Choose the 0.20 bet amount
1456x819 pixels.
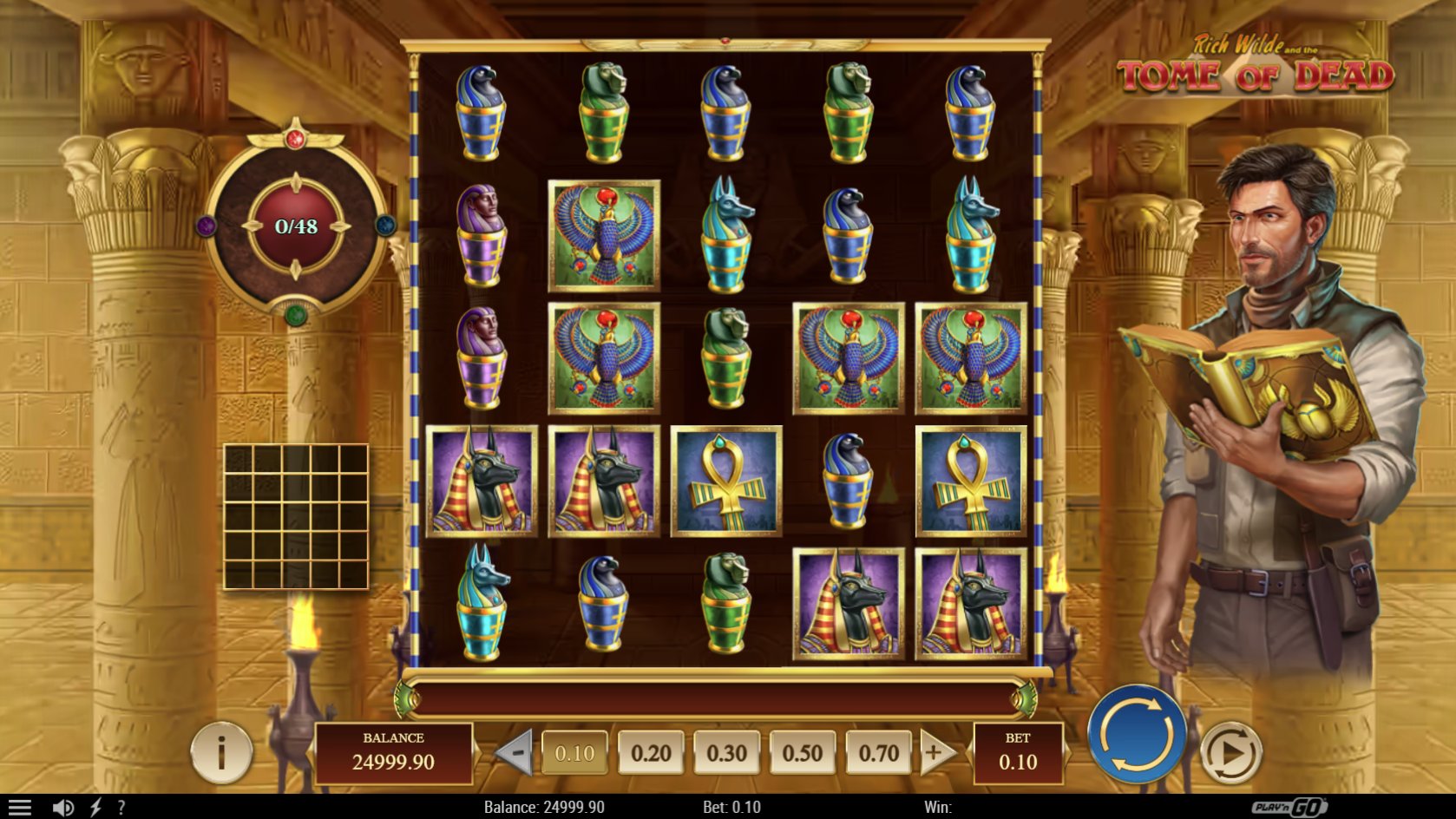tap(651, 753)
